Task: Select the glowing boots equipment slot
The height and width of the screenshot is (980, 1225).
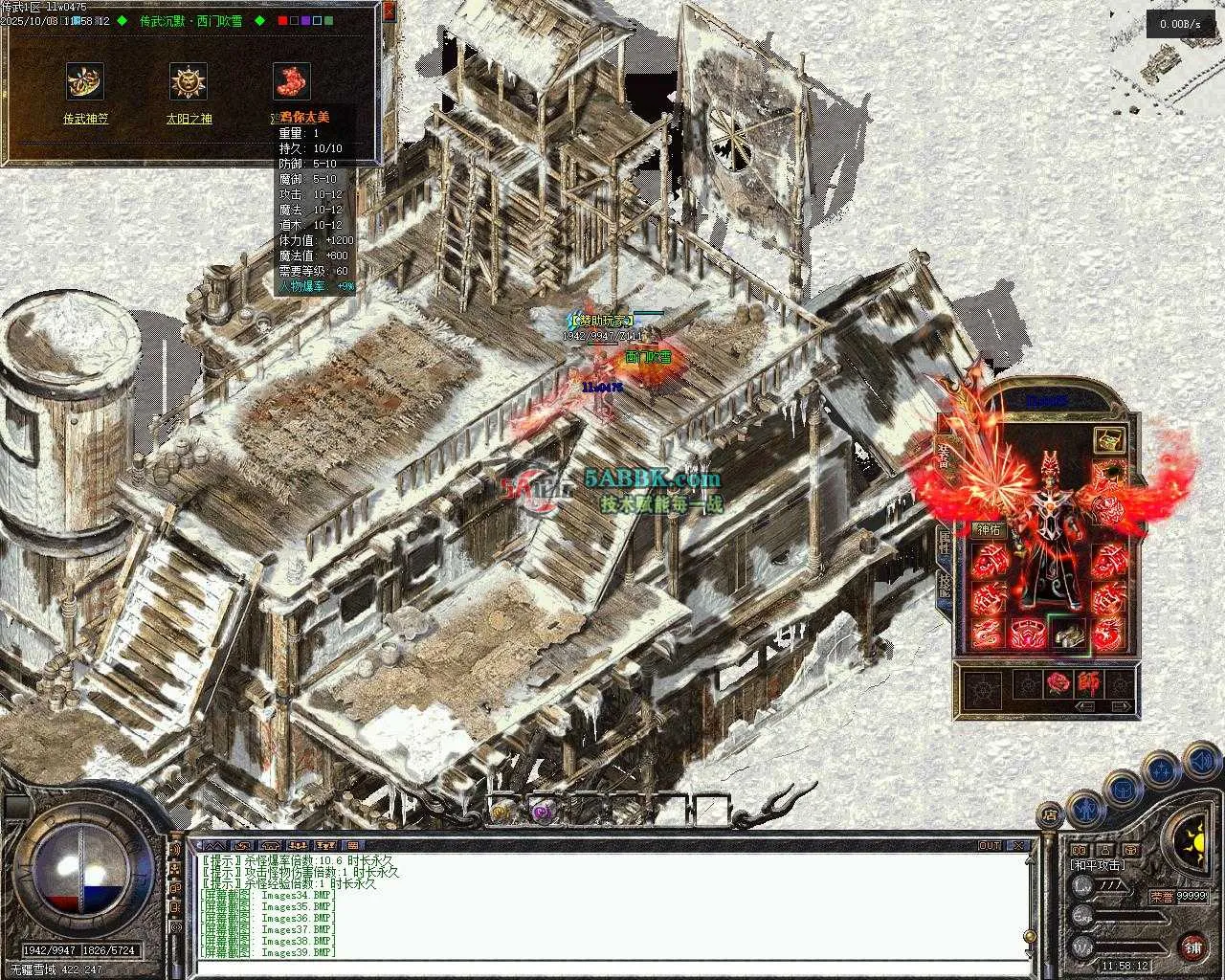Action: [1069, 634]
